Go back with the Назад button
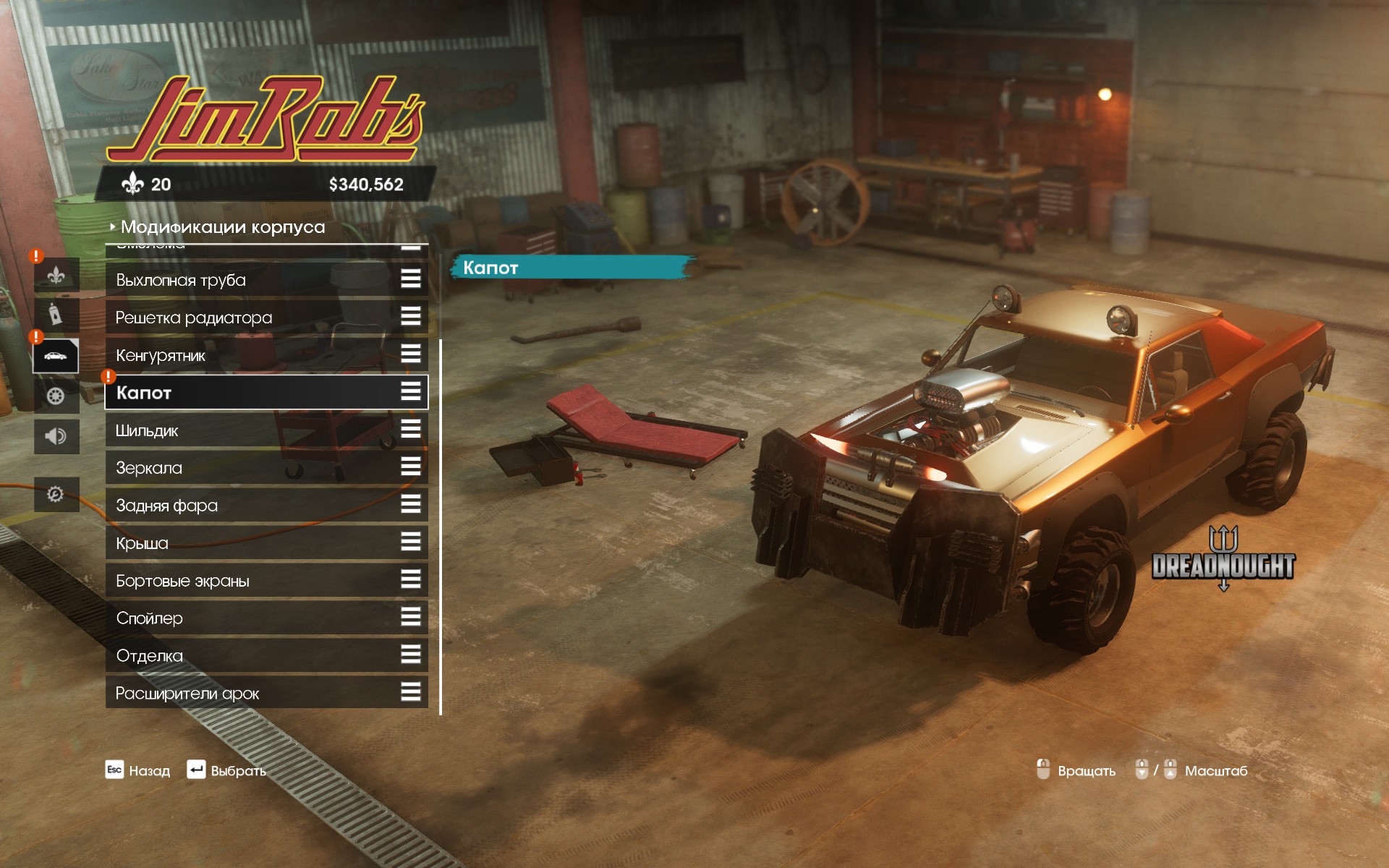Viewport: 1389px width, 868px height. [x=138, y=770]
